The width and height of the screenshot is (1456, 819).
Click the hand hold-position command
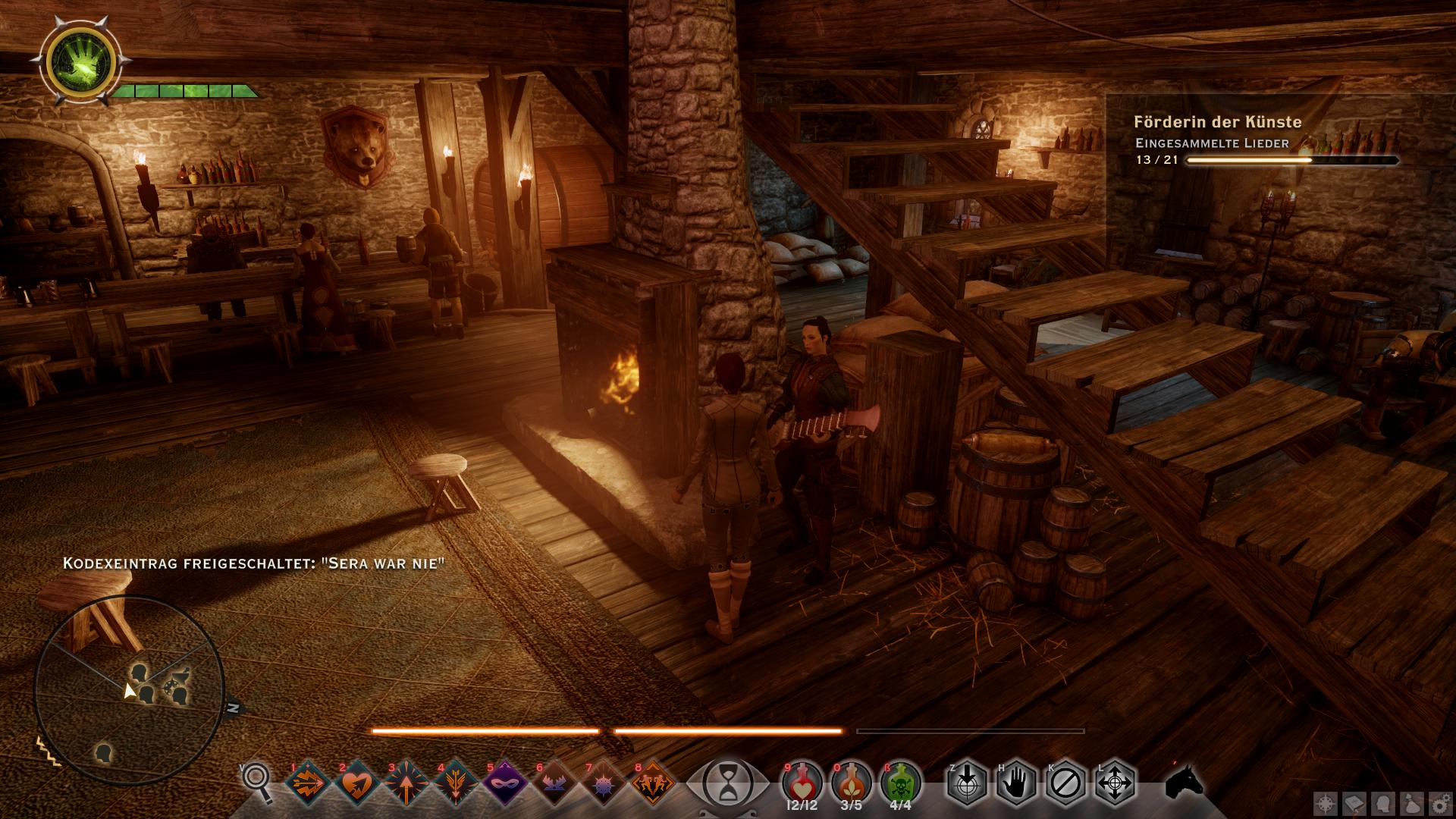tap(1016, 782)
